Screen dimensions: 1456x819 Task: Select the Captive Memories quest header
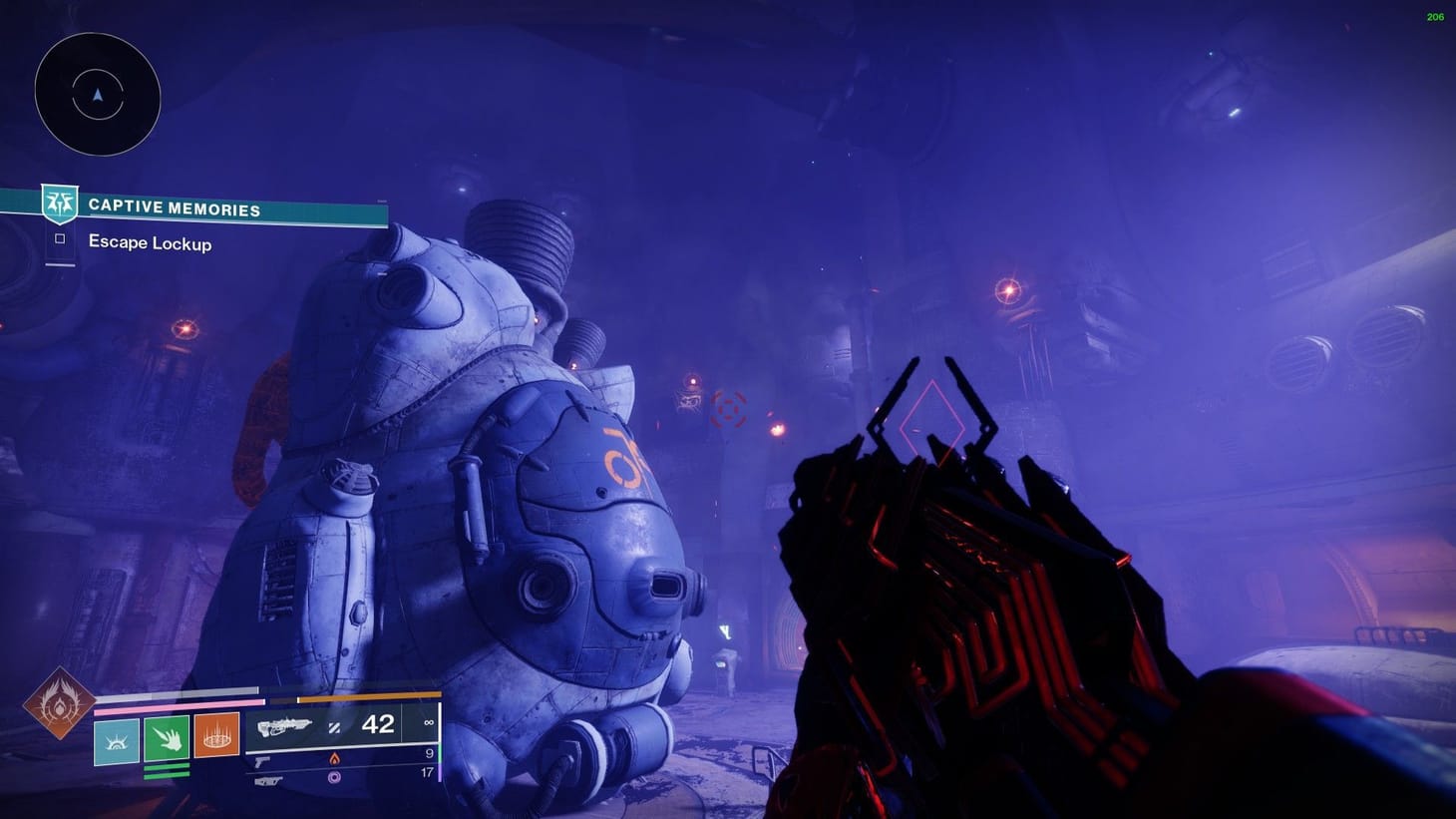tap(175, 207)
